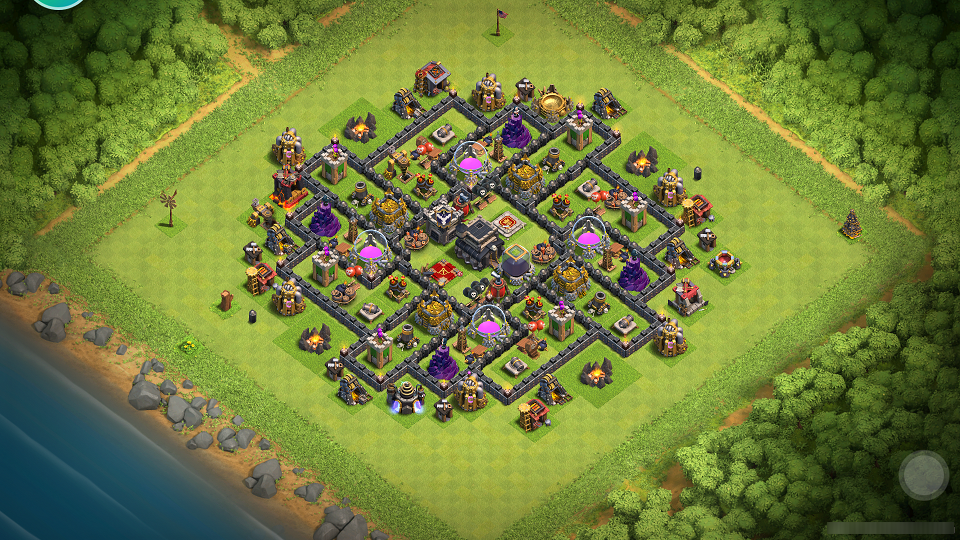960x540 pixels.
Task: Open the teal circular badge at the top edge
Action: (58, 3)
